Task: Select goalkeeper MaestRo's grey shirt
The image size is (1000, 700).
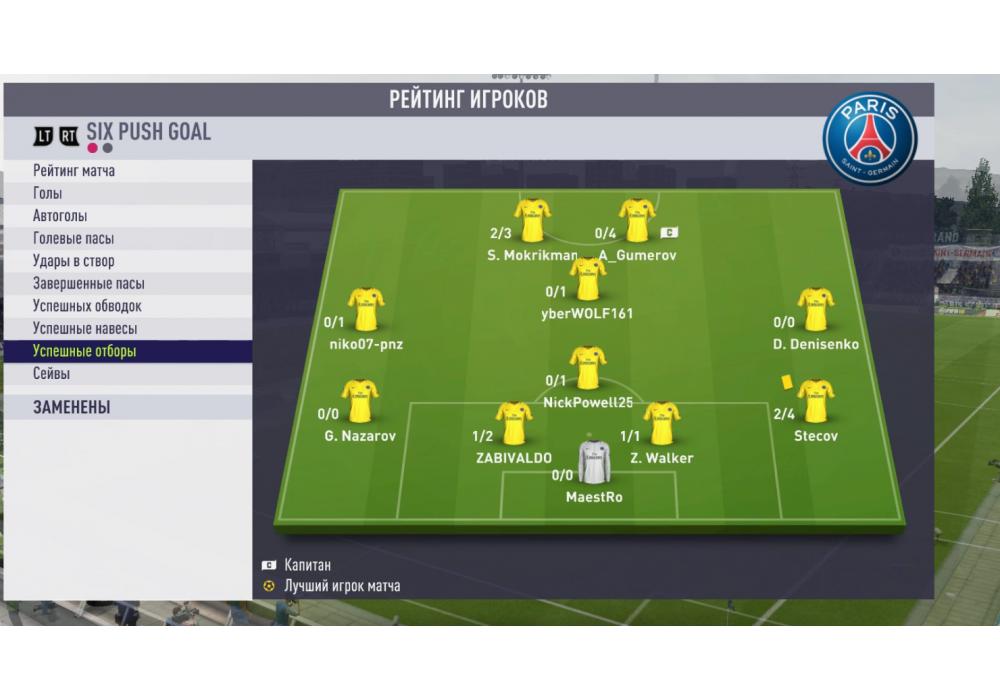Action: (594, 462)
